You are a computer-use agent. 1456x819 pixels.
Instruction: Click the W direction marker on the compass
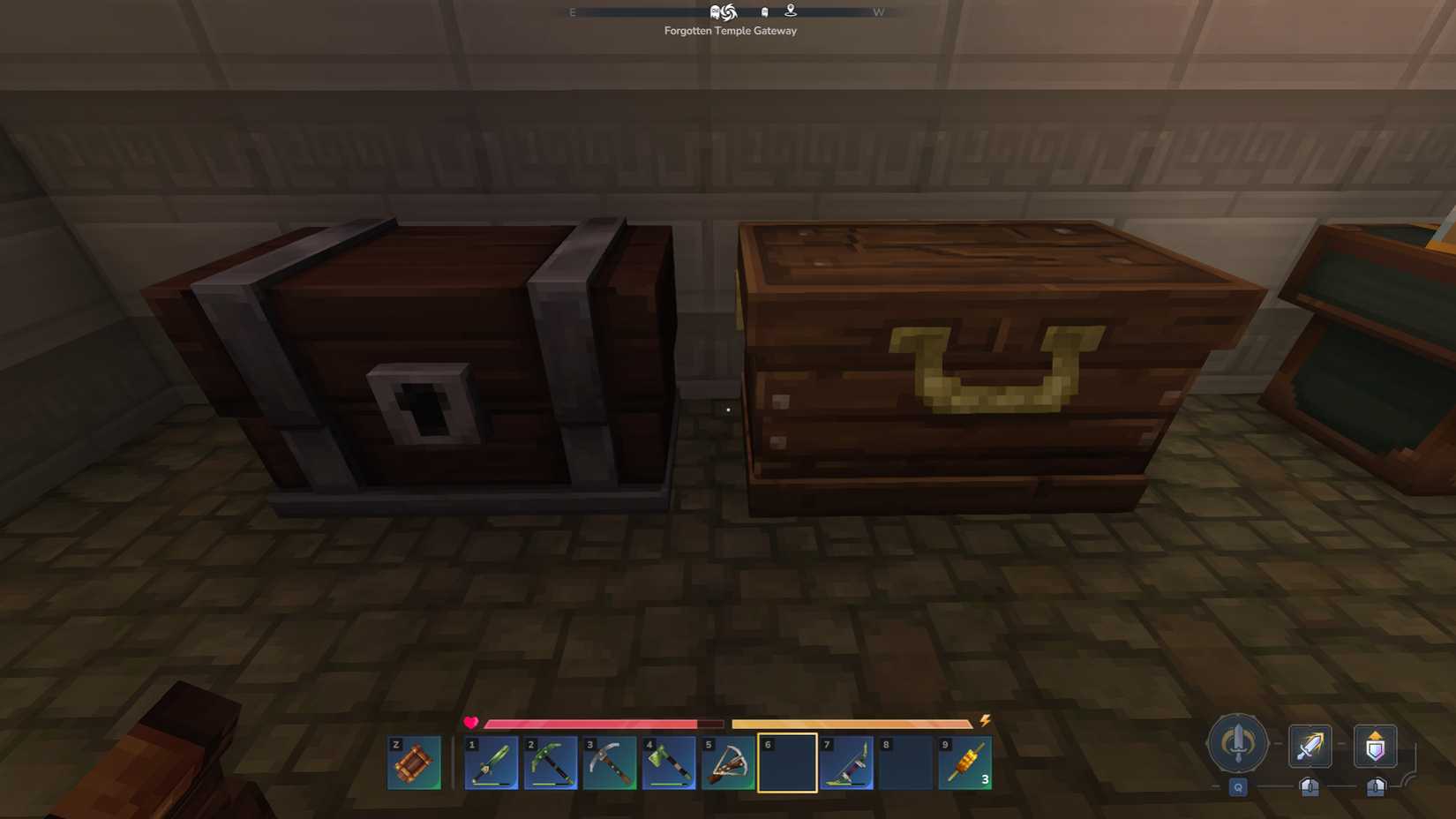pos(878,12)
